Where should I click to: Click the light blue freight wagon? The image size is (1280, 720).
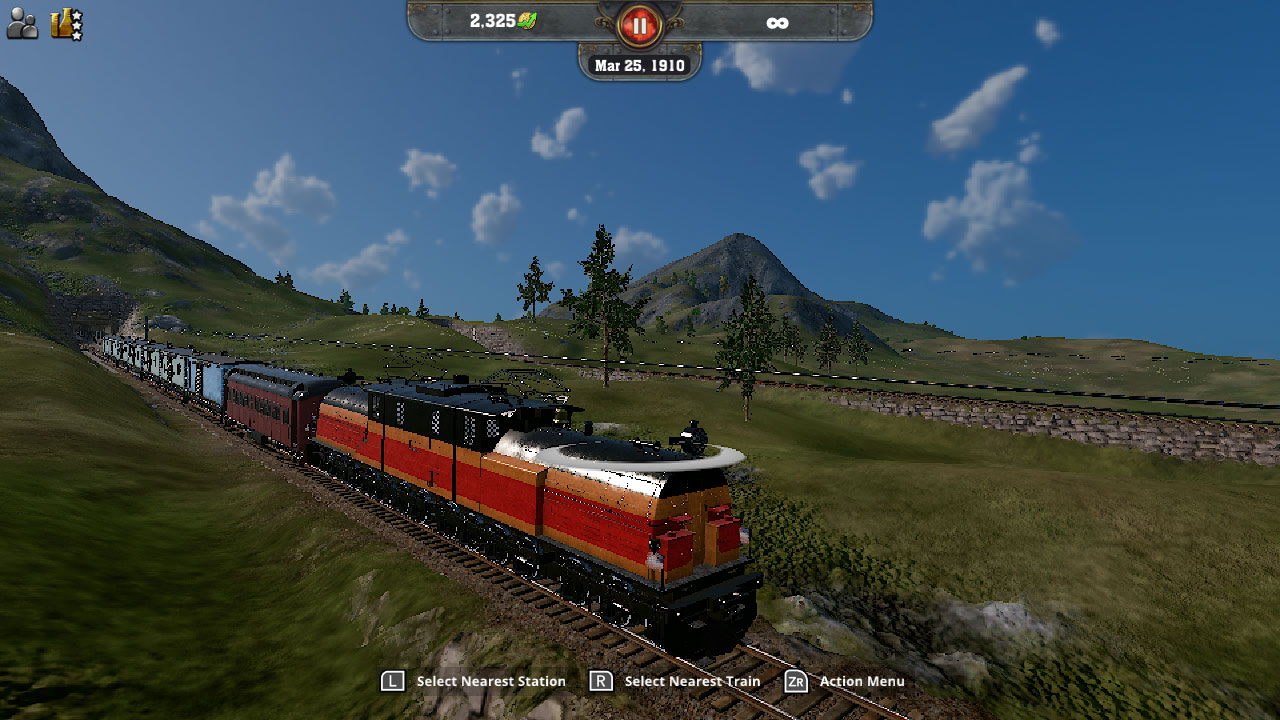pos(210,380)
